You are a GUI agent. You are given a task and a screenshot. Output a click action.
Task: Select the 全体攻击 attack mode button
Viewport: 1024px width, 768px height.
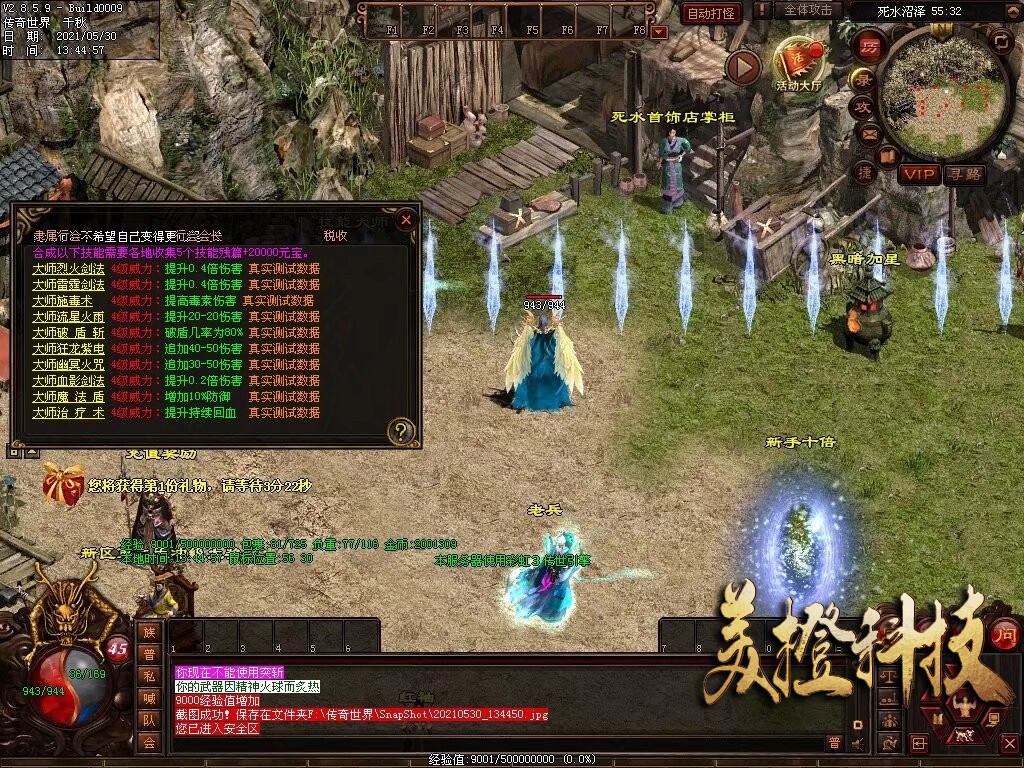(x=807, y=10)
